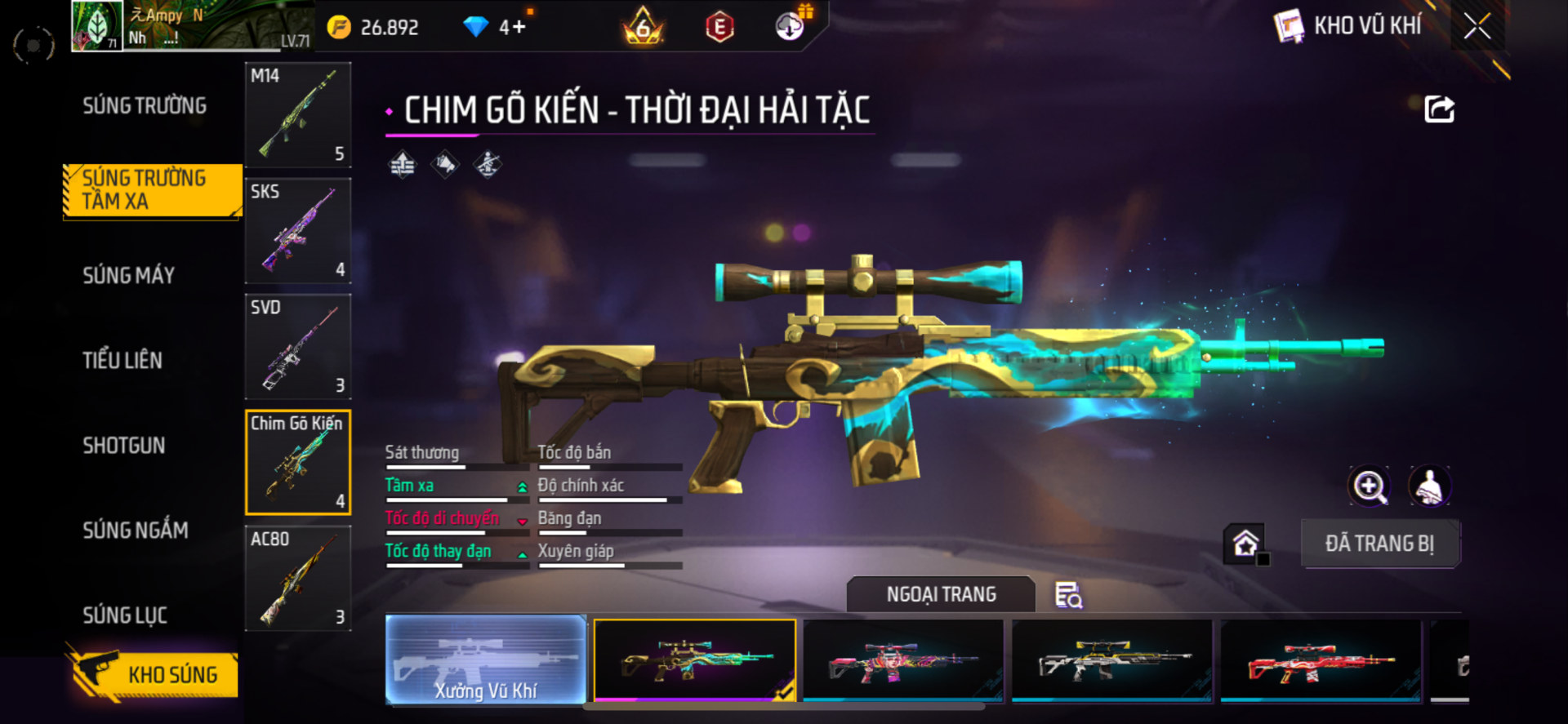Viewport: 1568px width, 724px height.
Task: Select the Tiểu Liên category
Action: [x=122, y=360]
